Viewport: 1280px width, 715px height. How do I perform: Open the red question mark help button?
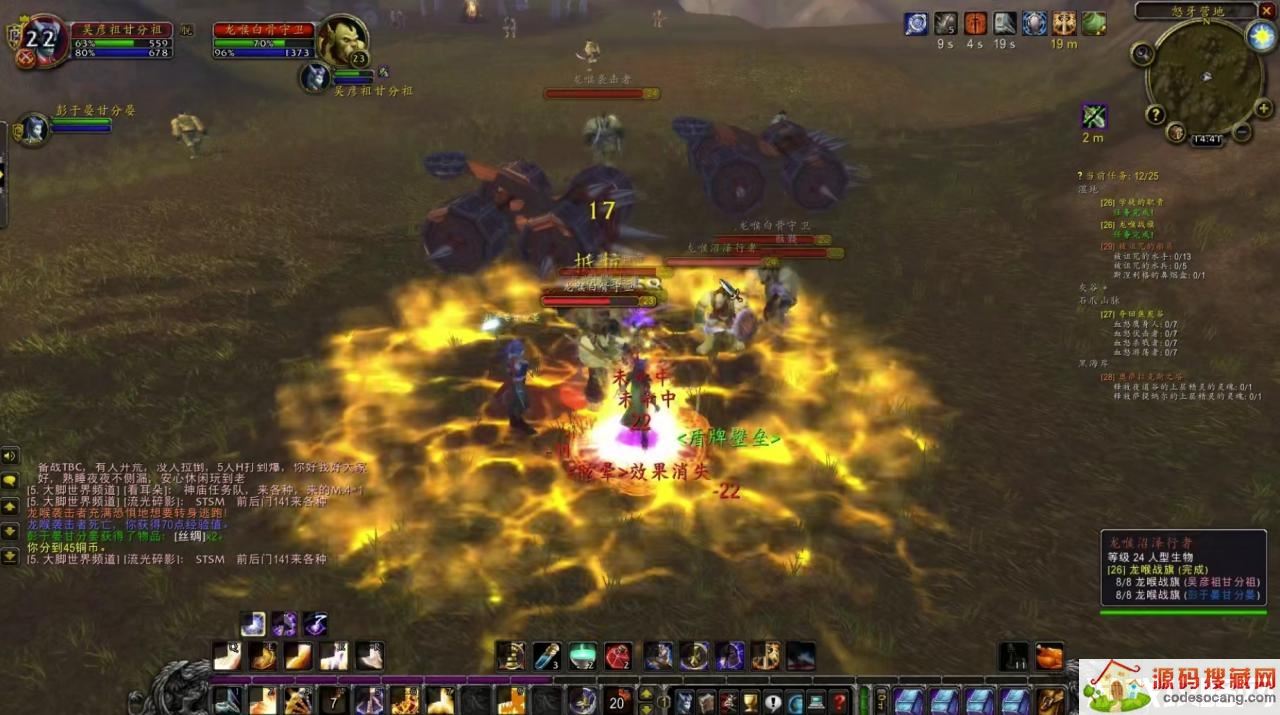(x=839, y=701)
